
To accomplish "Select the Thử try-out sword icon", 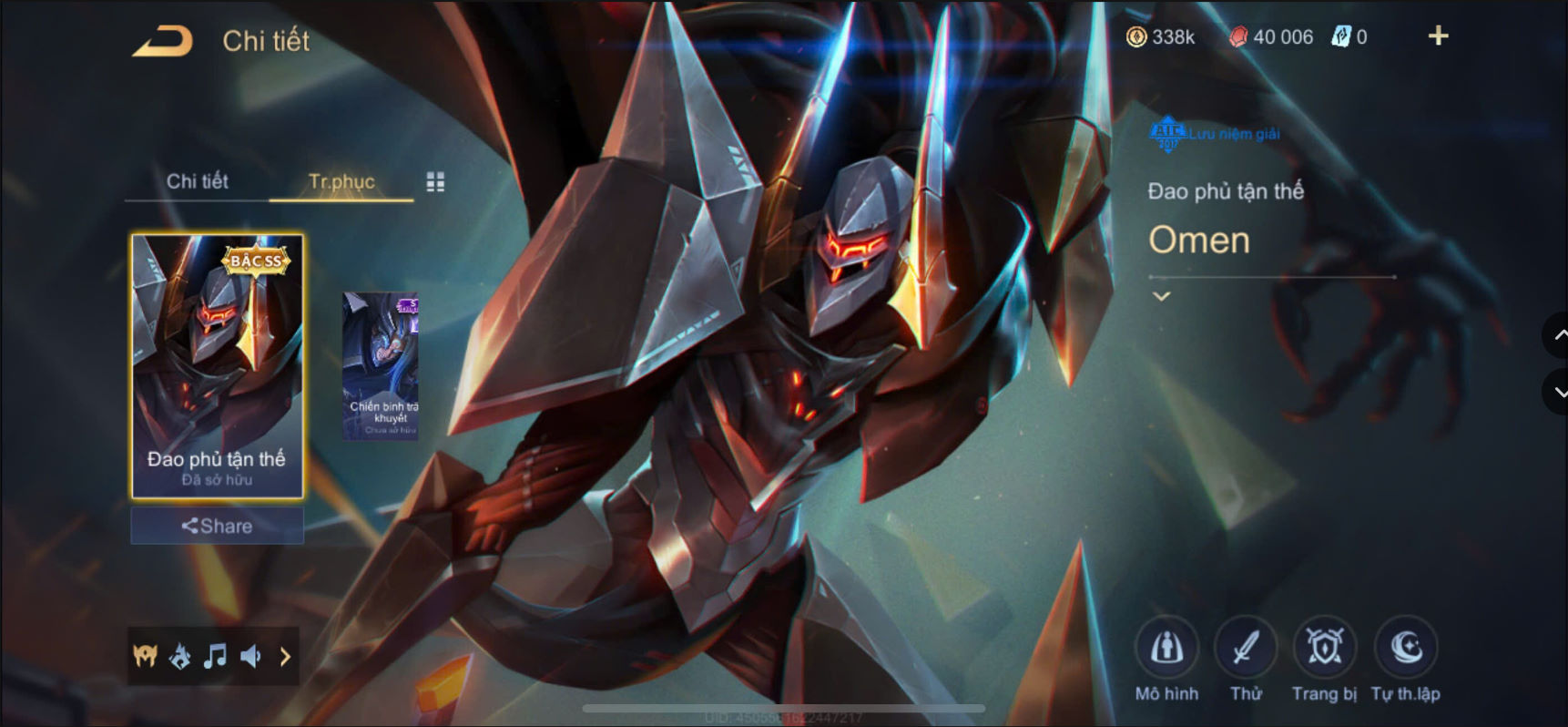I will tap(1246, 647).
